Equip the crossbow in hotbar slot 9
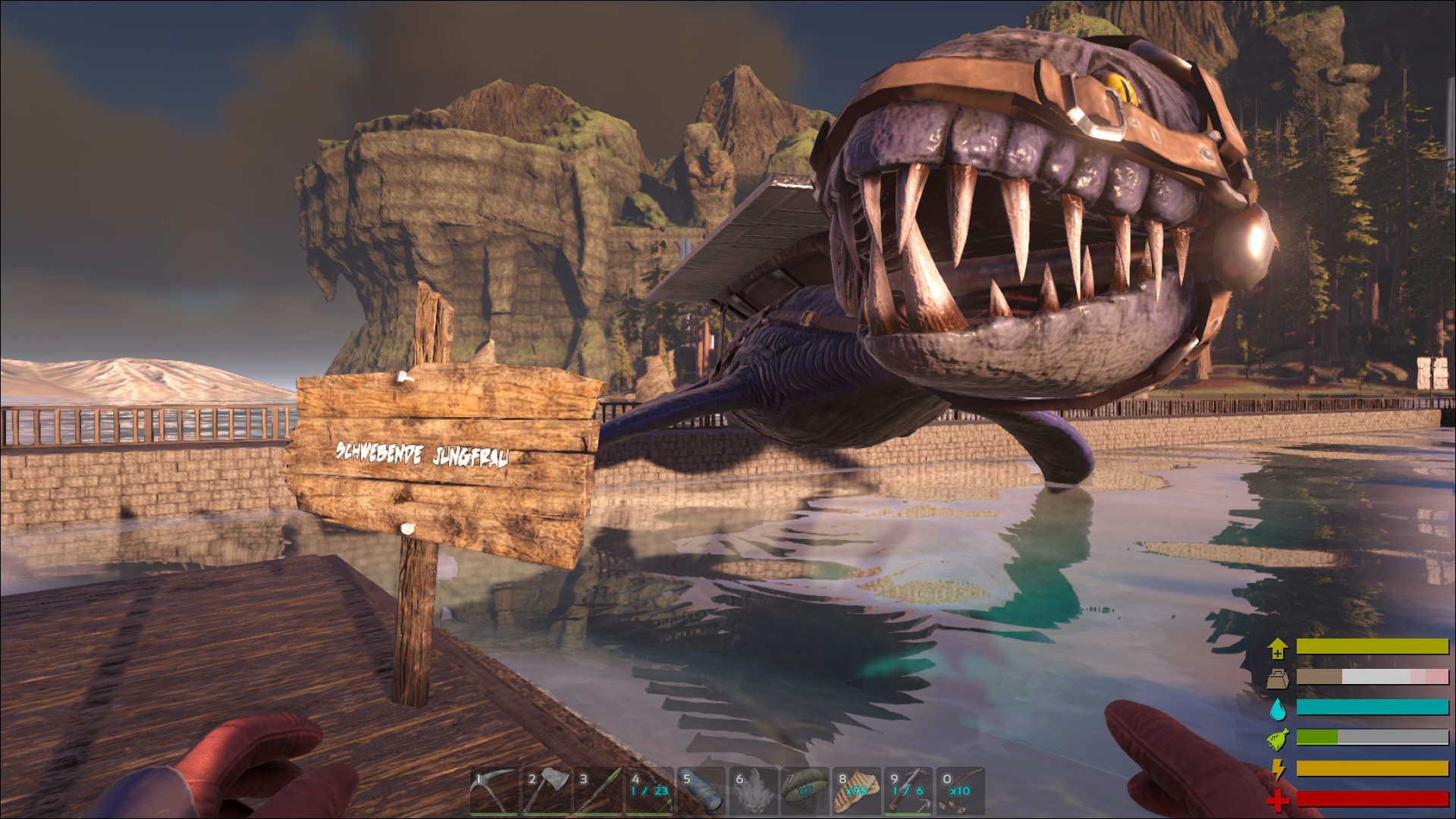 click(908, 792)
